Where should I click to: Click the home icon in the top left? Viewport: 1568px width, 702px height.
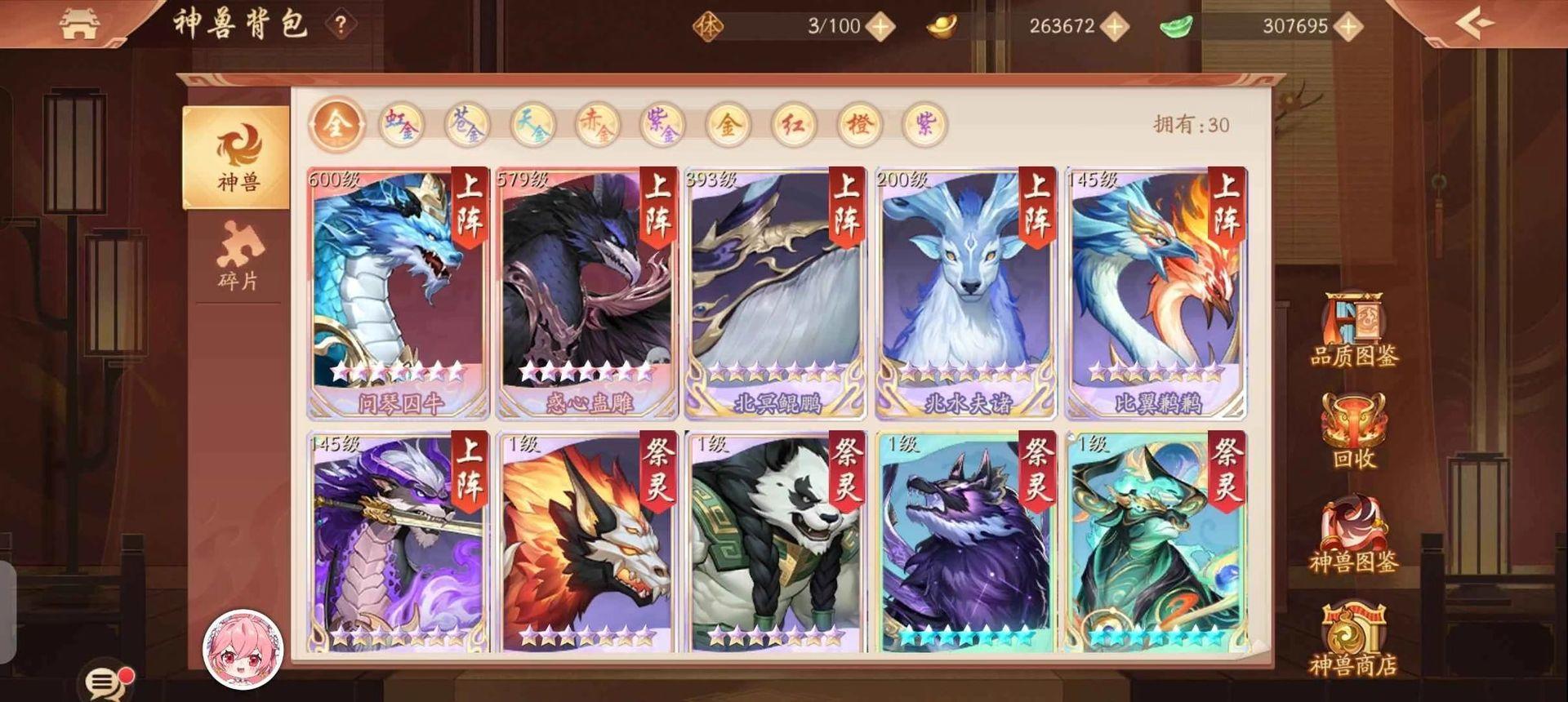click(82, 22)
